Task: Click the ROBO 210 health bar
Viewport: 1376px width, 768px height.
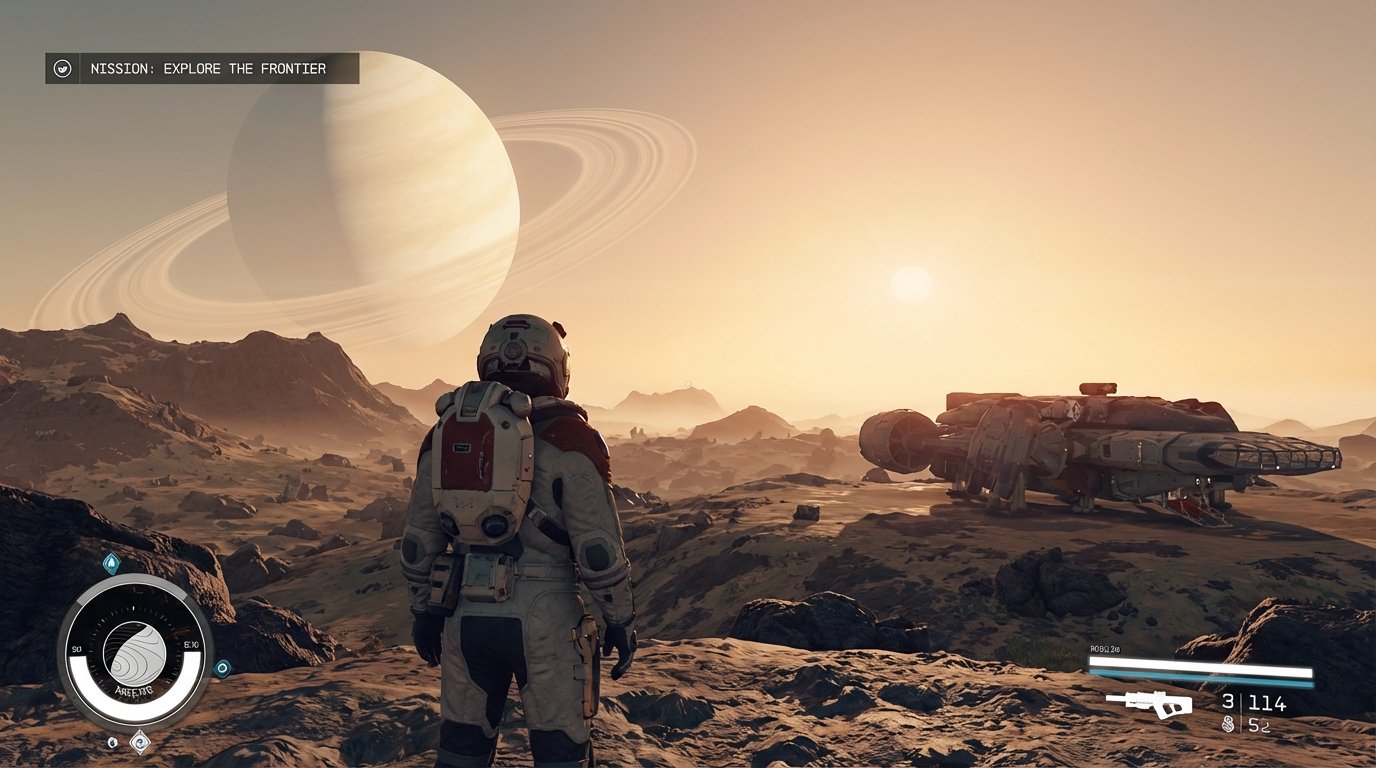Action: coord(1198,663)
